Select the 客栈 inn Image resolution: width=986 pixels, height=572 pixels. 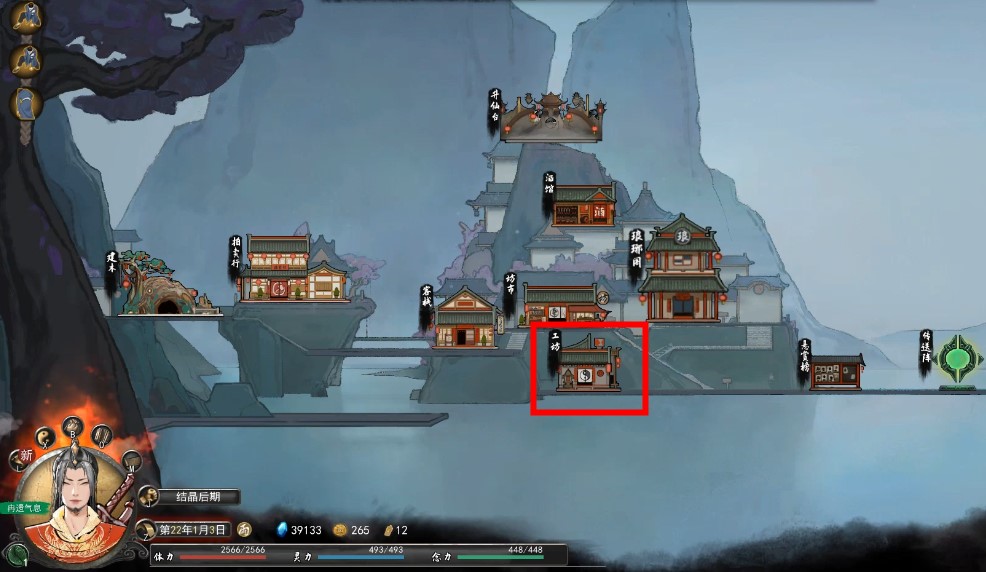[465, 319]
